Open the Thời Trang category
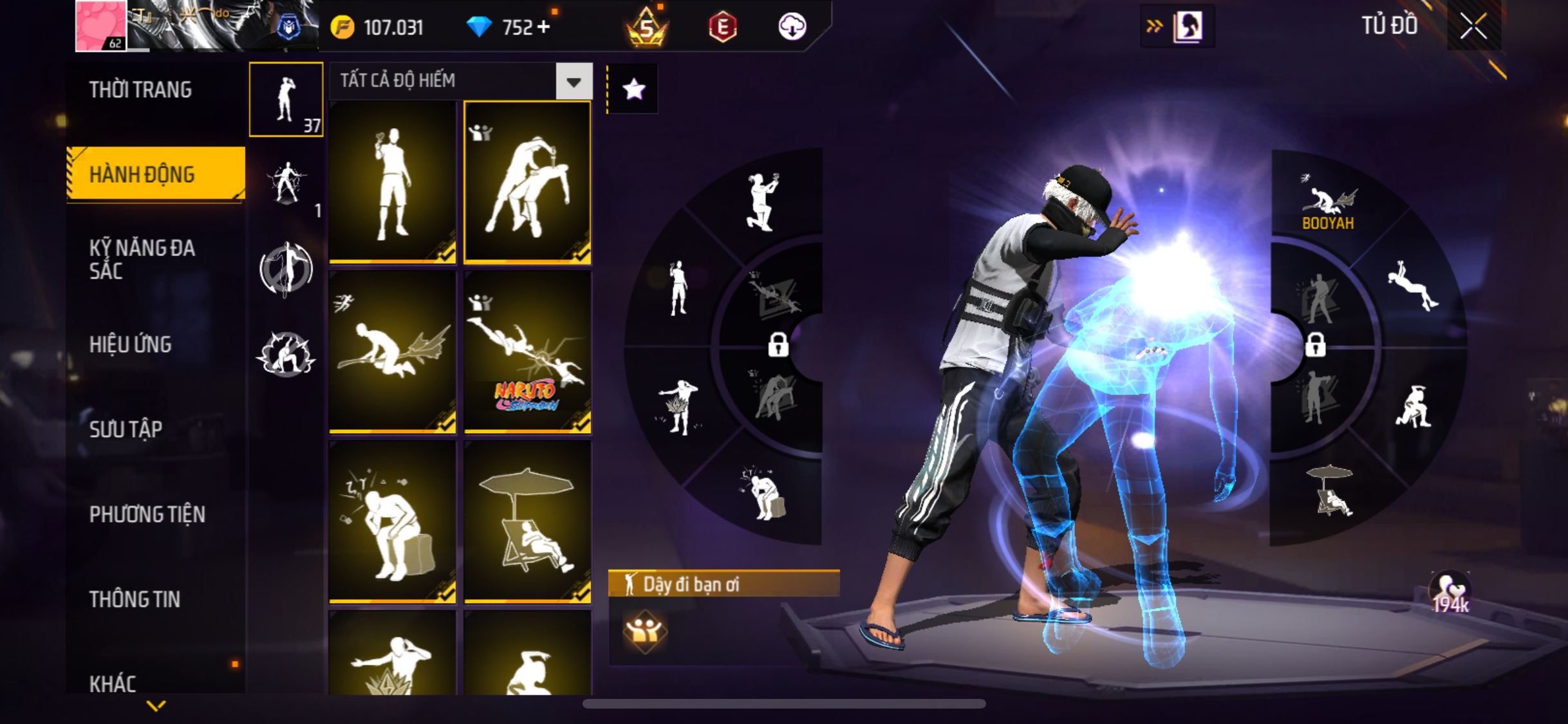This screenshot has width=1568, height=724. [x=140, y=89]
